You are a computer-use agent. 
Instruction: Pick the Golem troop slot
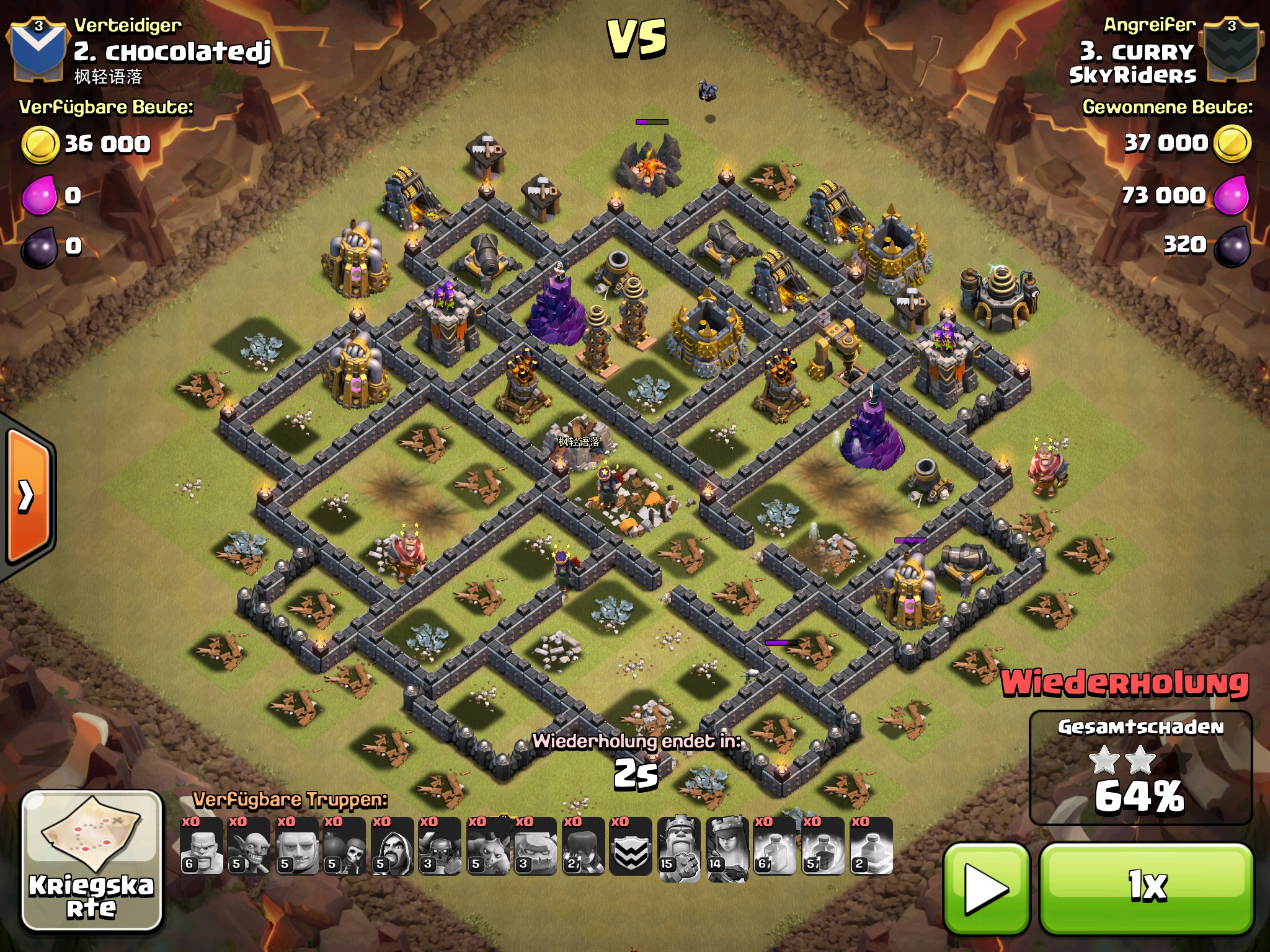(535, 845)
